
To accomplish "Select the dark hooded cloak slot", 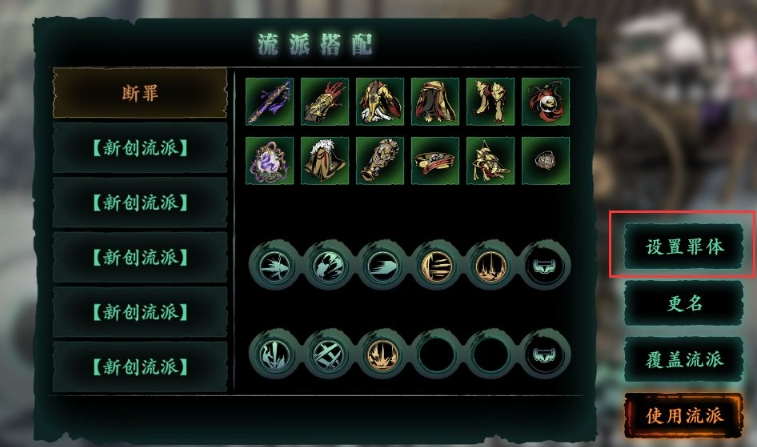I will (x=435, y=102).
